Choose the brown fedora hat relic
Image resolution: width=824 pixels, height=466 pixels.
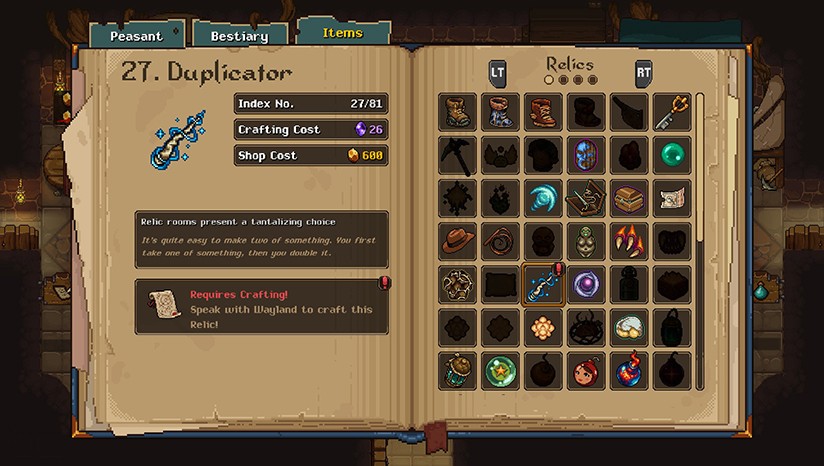457,242
